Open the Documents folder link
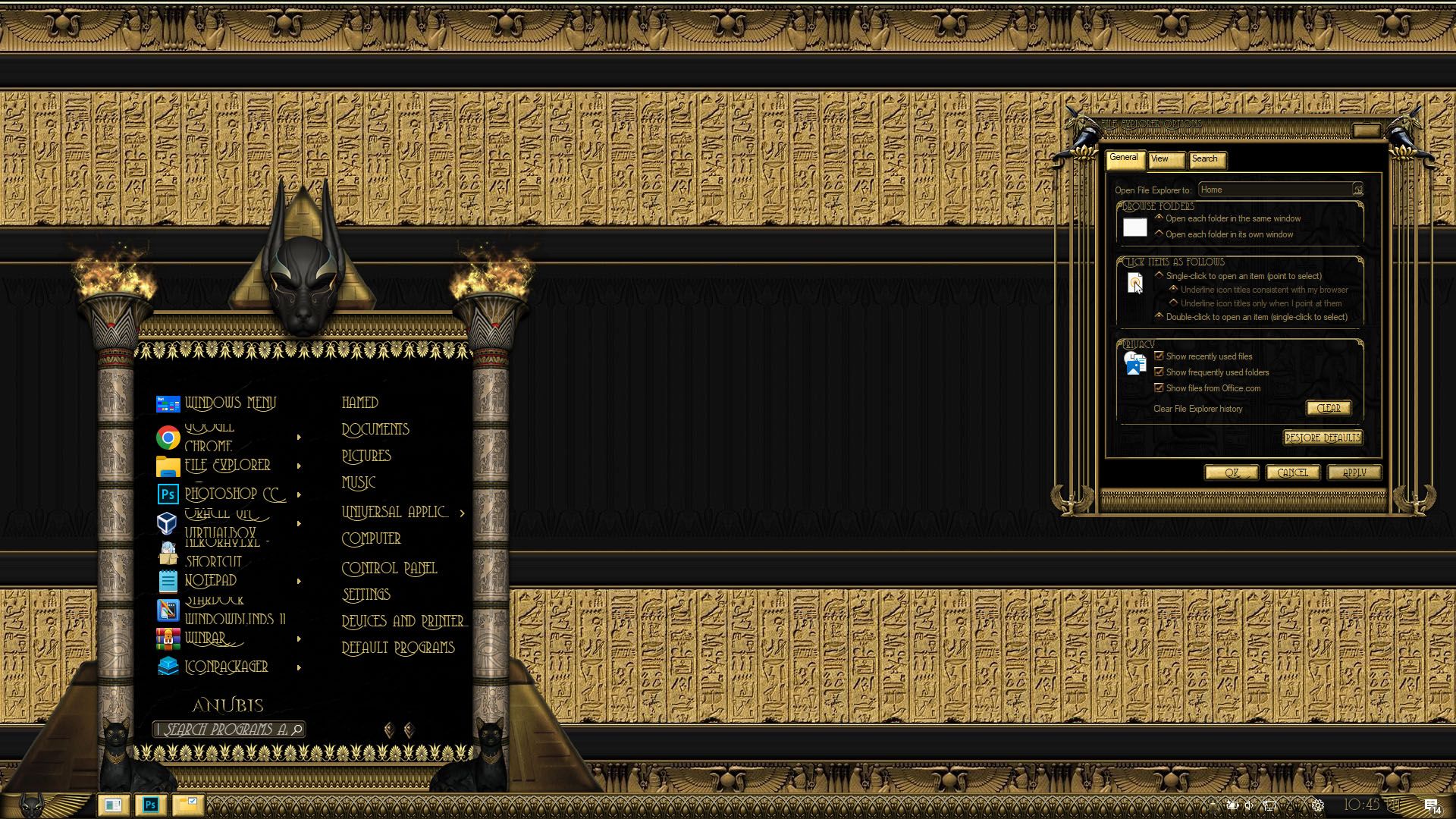Image resolution: width=1456 pixels, height=819 pixels. pyautogui.click(x=375, y=430)
